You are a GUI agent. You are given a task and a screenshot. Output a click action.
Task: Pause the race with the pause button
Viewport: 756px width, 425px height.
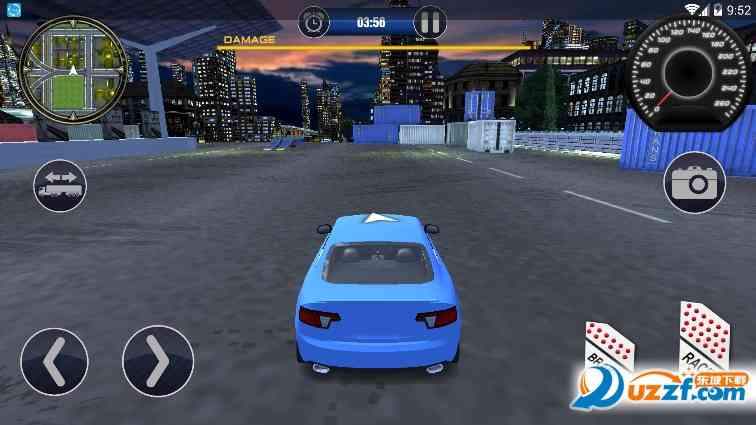[x=430, y=20]
